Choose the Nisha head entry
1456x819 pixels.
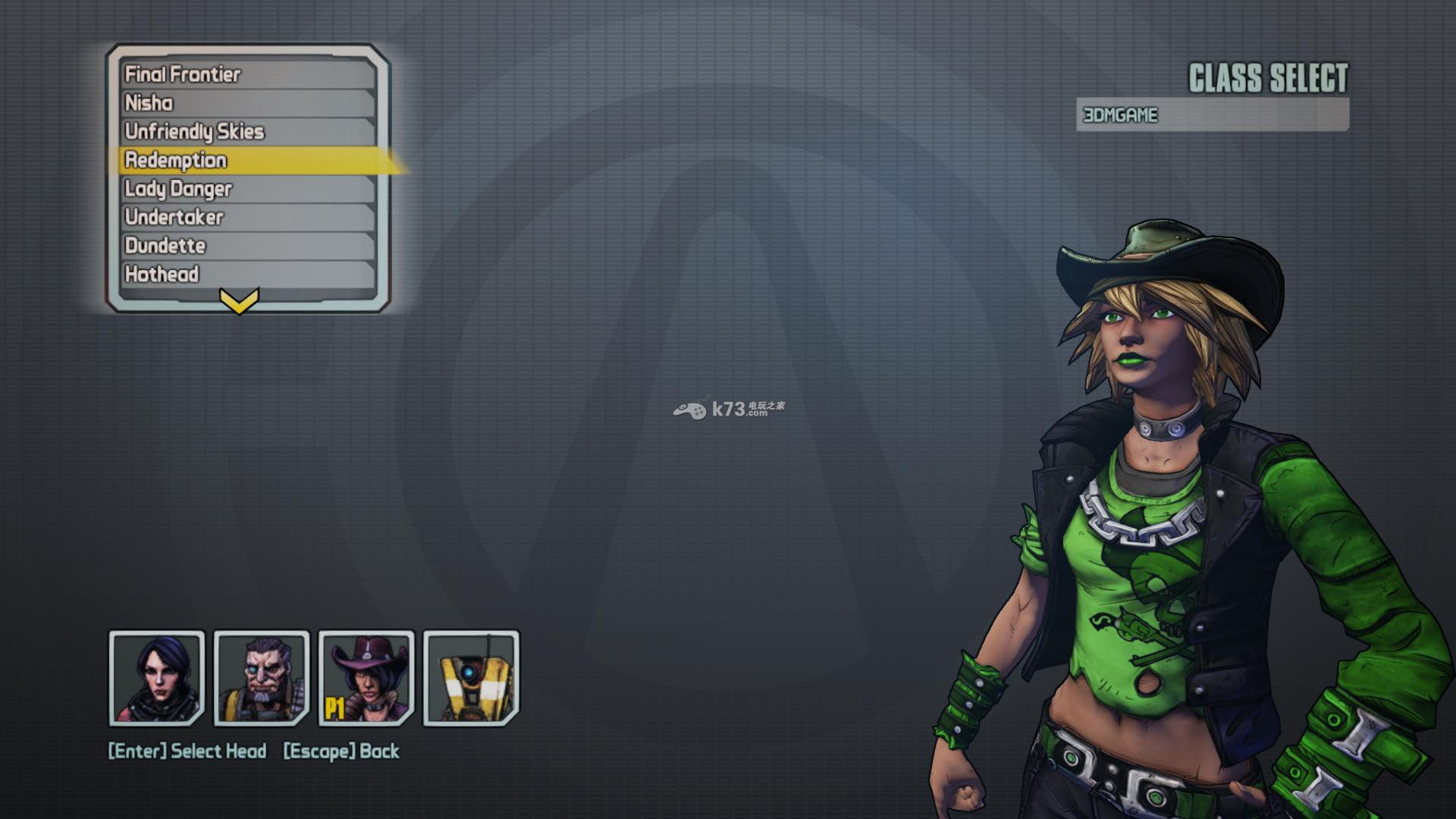(x=249, y=103)
